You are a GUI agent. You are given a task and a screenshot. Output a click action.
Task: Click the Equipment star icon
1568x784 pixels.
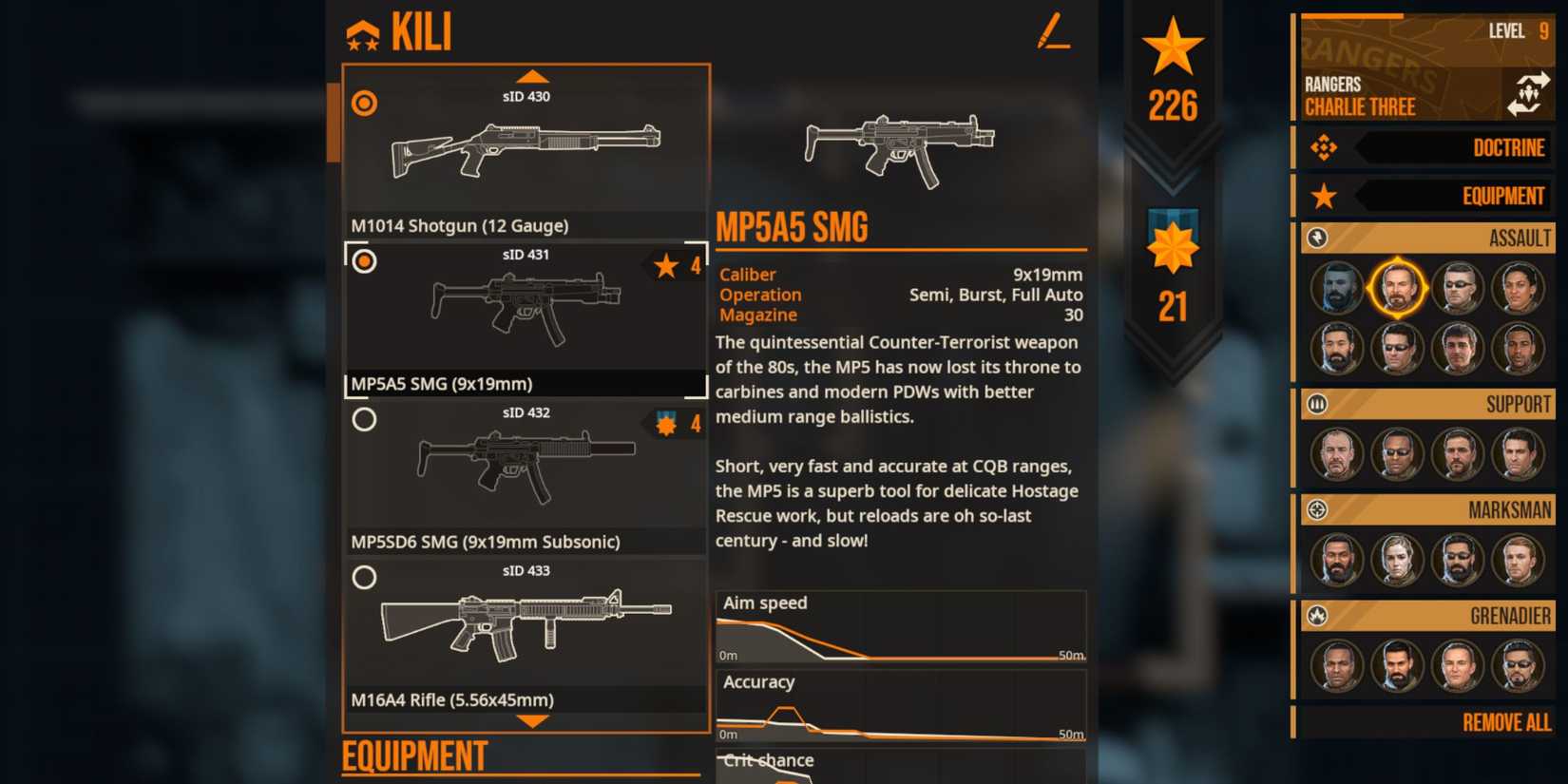[1324, 196]
